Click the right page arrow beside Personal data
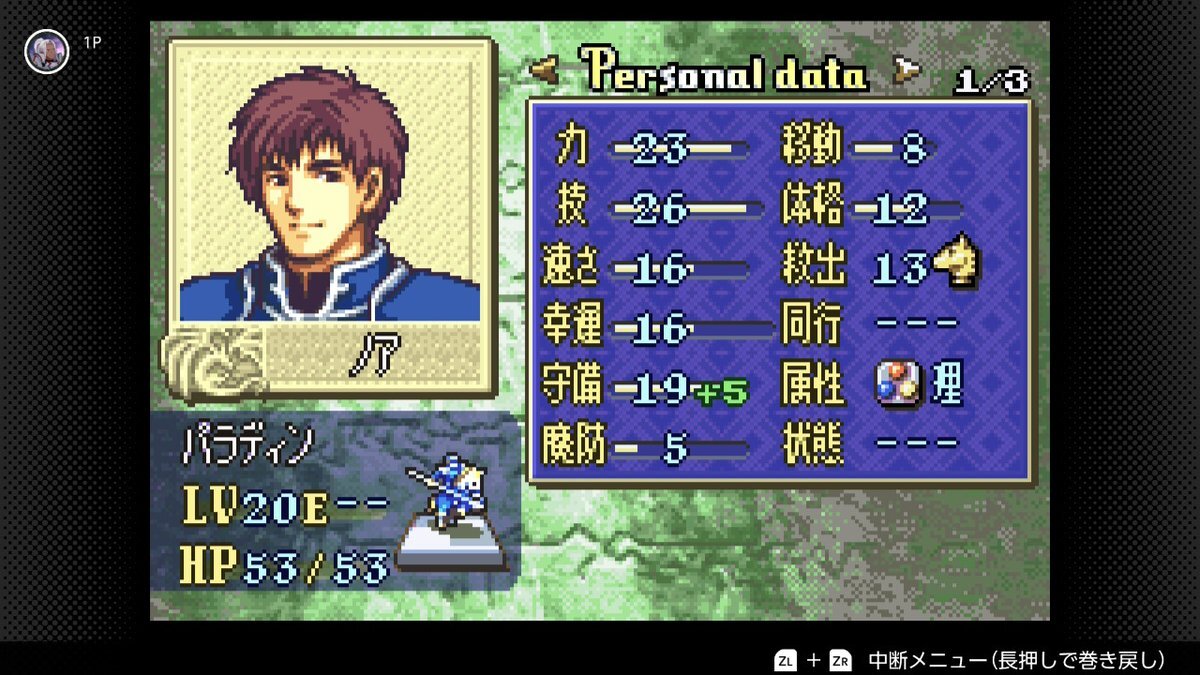Image resolution: width=1200 pixels, height=675 pixels. (x=907, y=69)
